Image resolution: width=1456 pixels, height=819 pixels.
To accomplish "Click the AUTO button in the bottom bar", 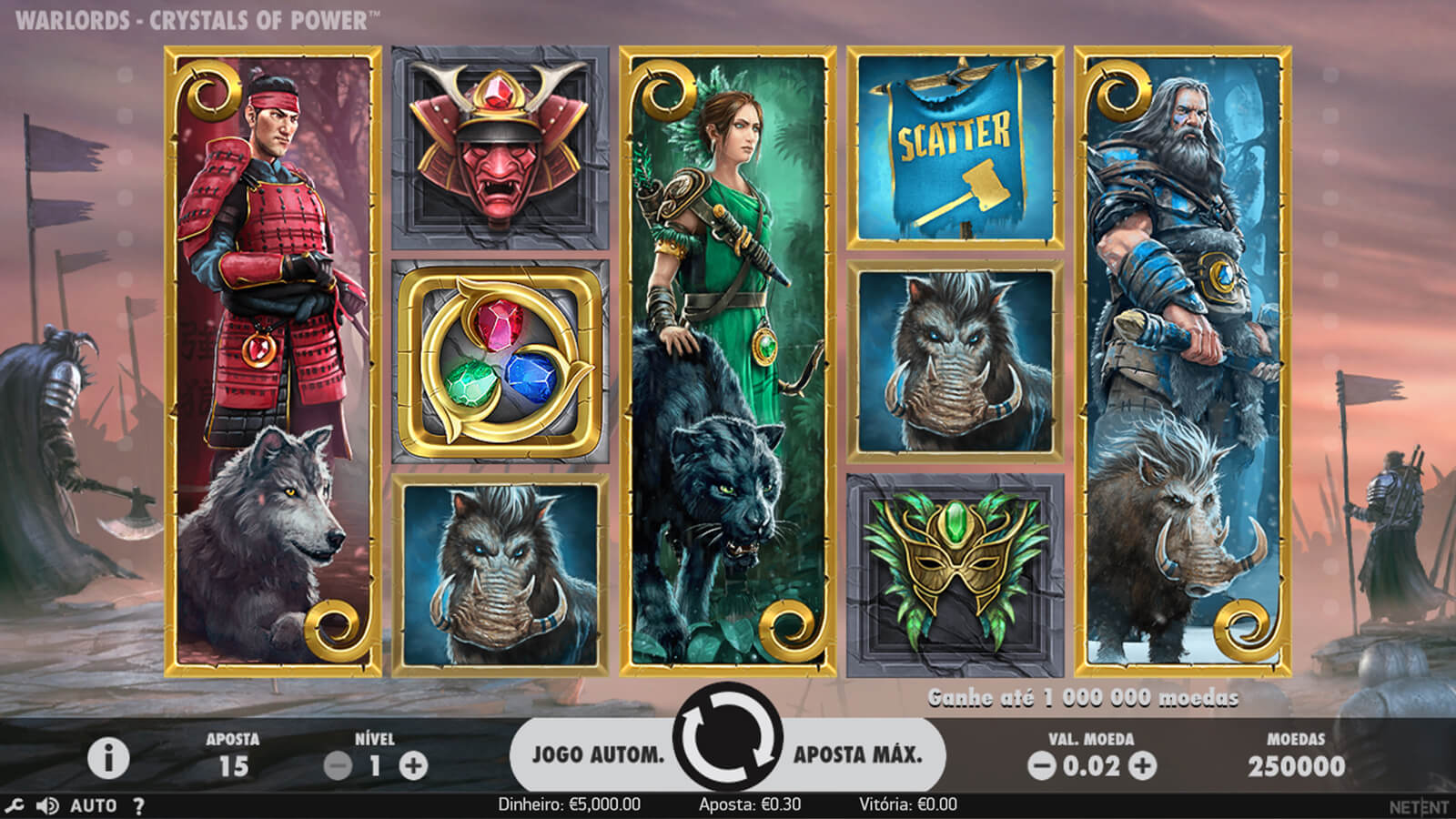I will click(94, 805).
